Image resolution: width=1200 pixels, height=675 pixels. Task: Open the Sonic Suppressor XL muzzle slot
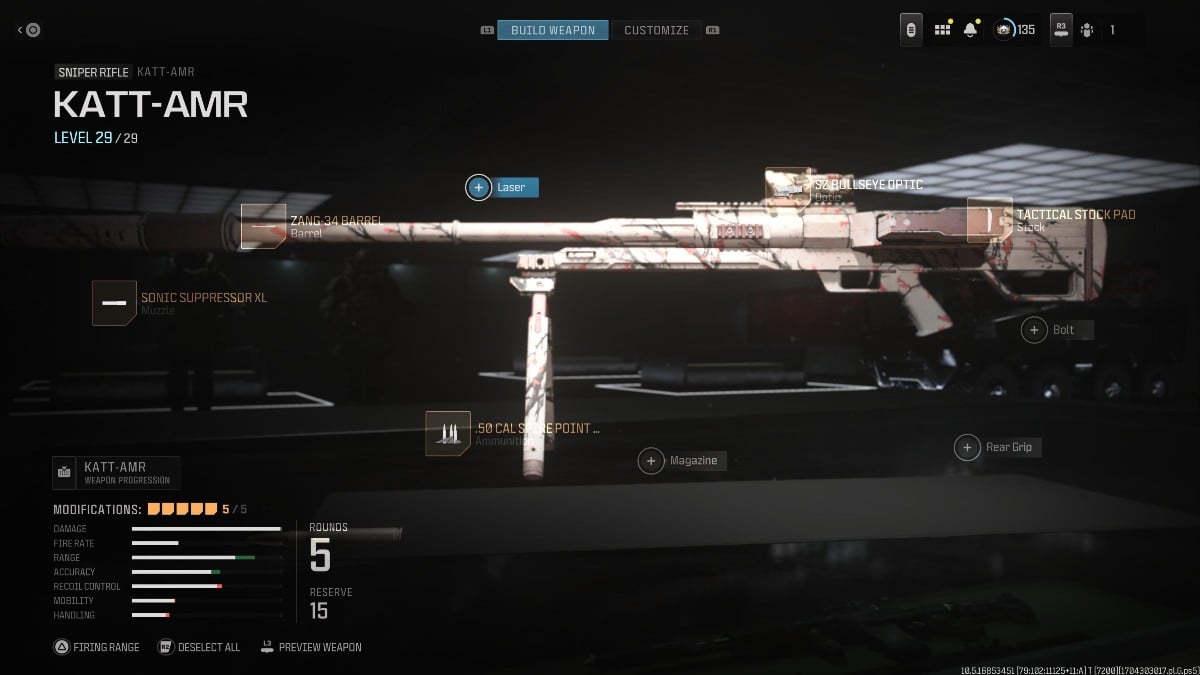point(114,302)
